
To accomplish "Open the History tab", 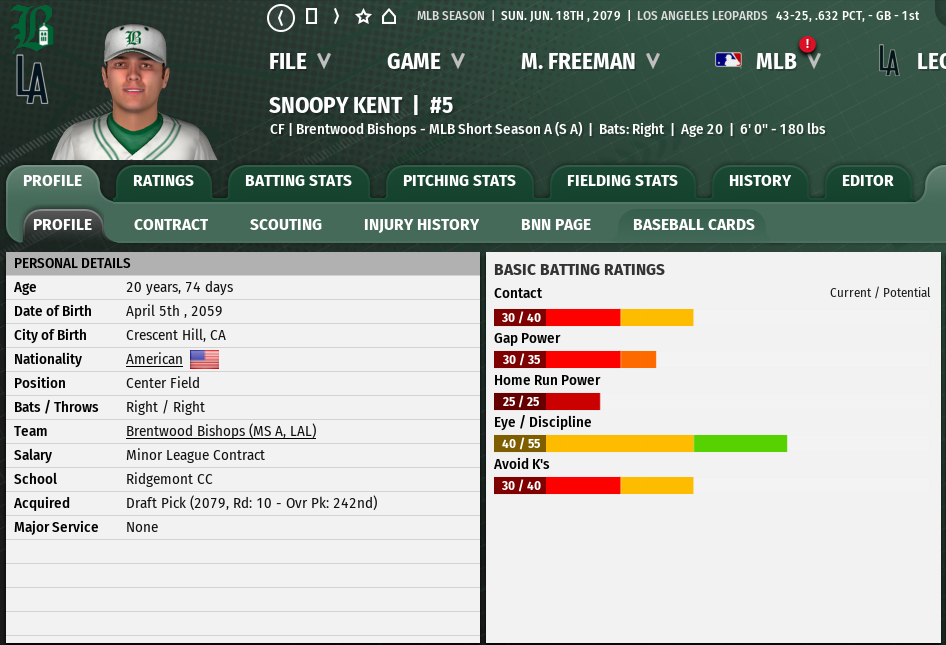I will tap(759, 181).
